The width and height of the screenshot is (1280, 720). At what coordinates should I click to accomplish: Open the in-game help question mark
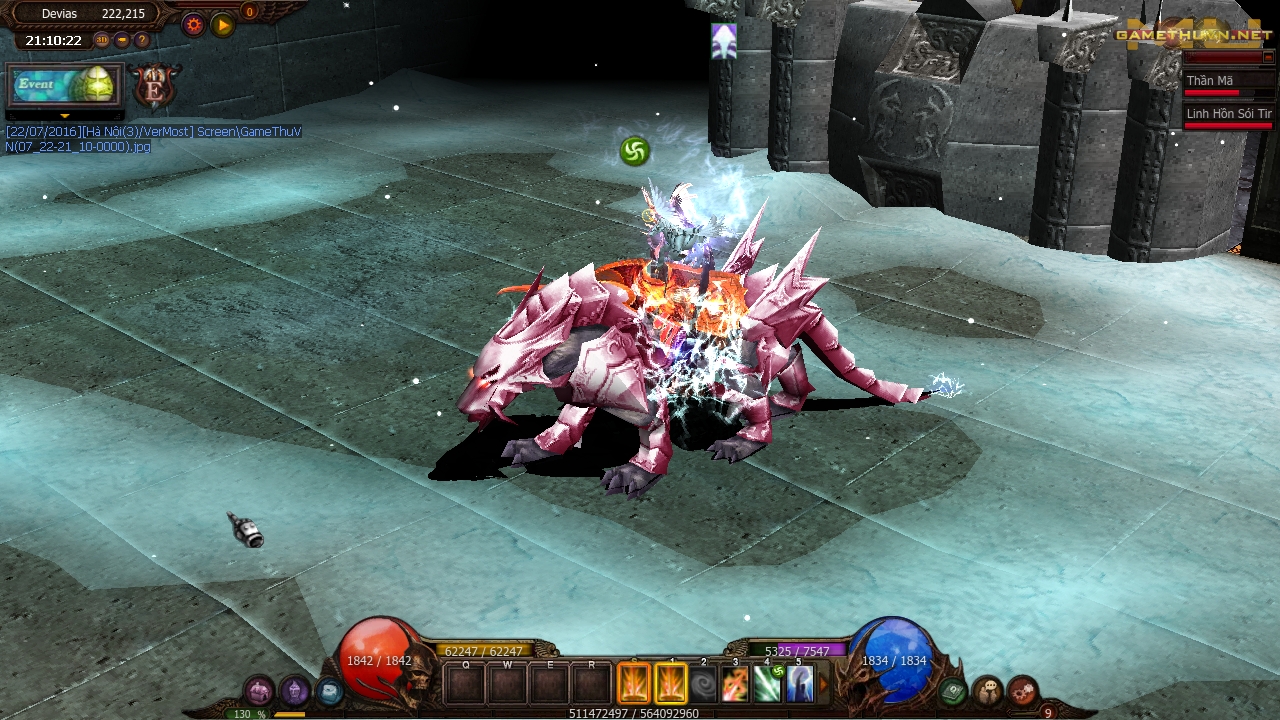[x=142, y=40]
